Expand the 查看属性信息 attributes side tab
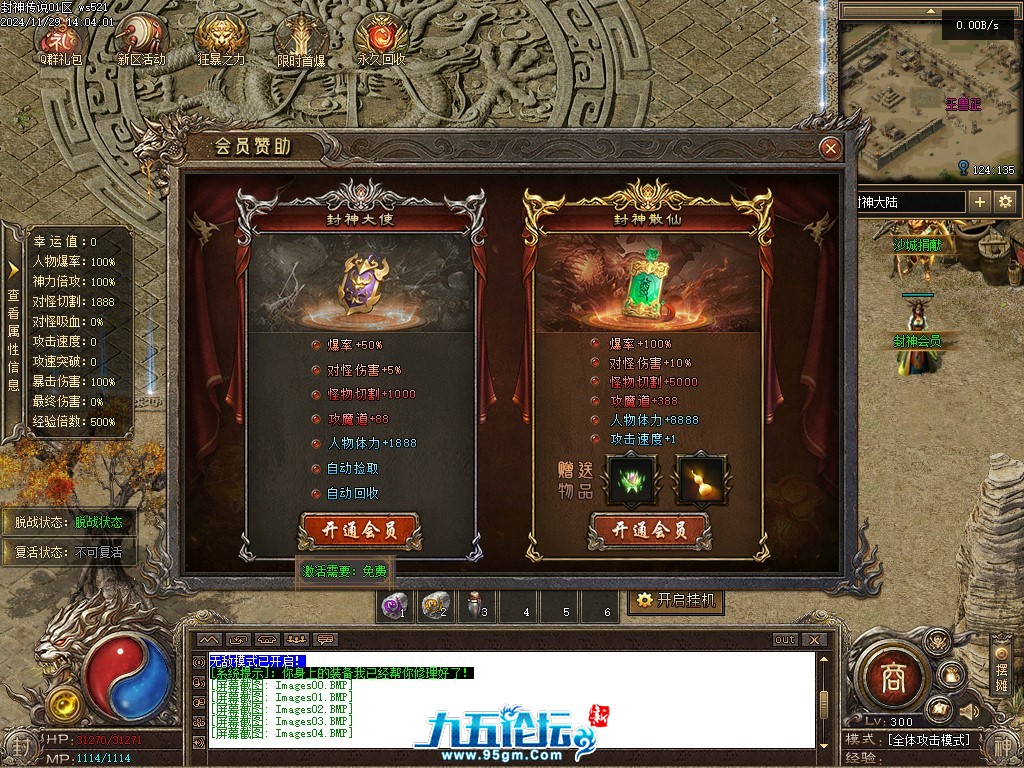The height and width of the screenshot is (768, 1024). [x=13, y=330]
